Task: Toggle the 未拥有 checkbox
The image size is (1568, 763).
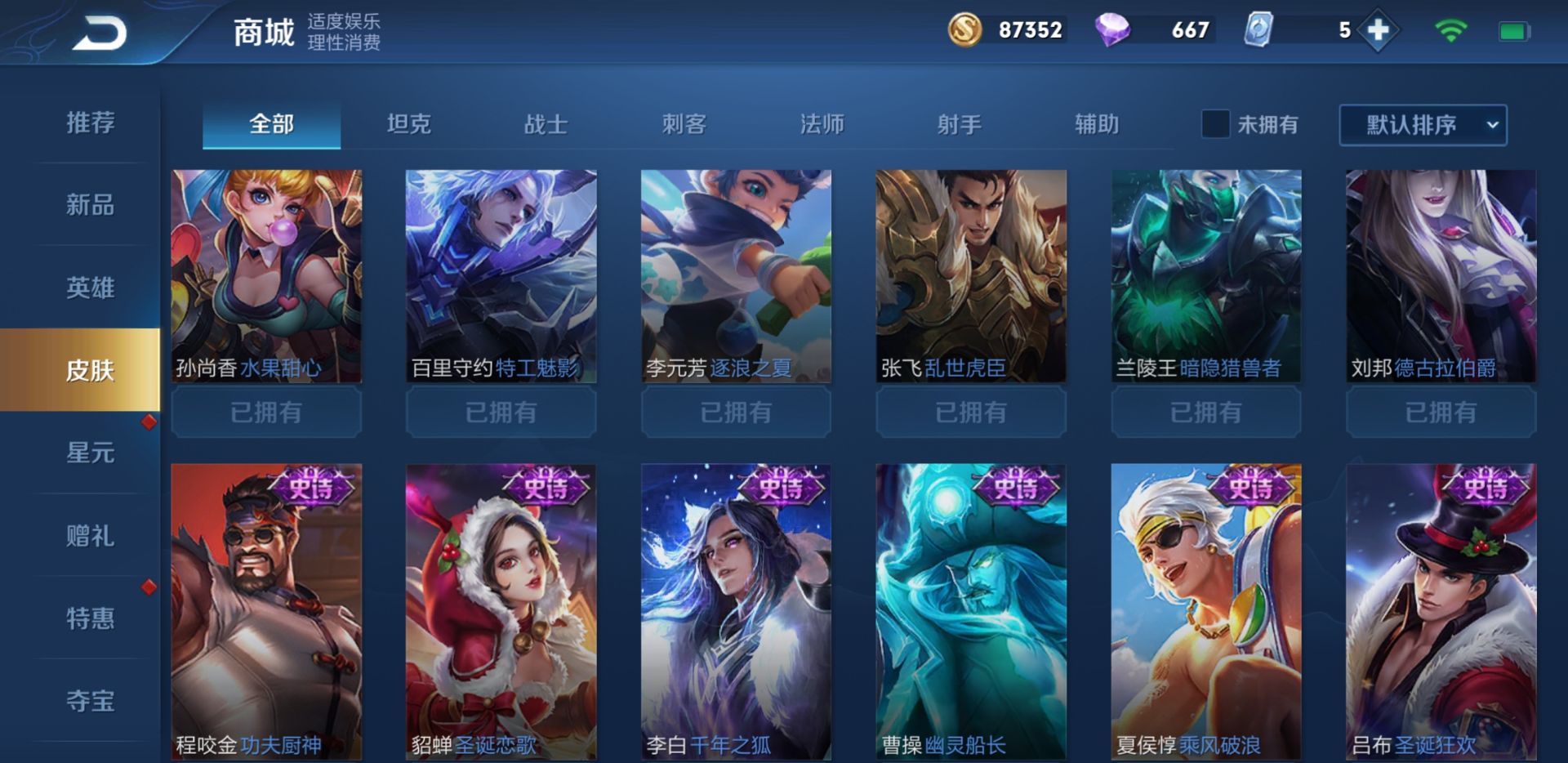Action: (1215, 124)
